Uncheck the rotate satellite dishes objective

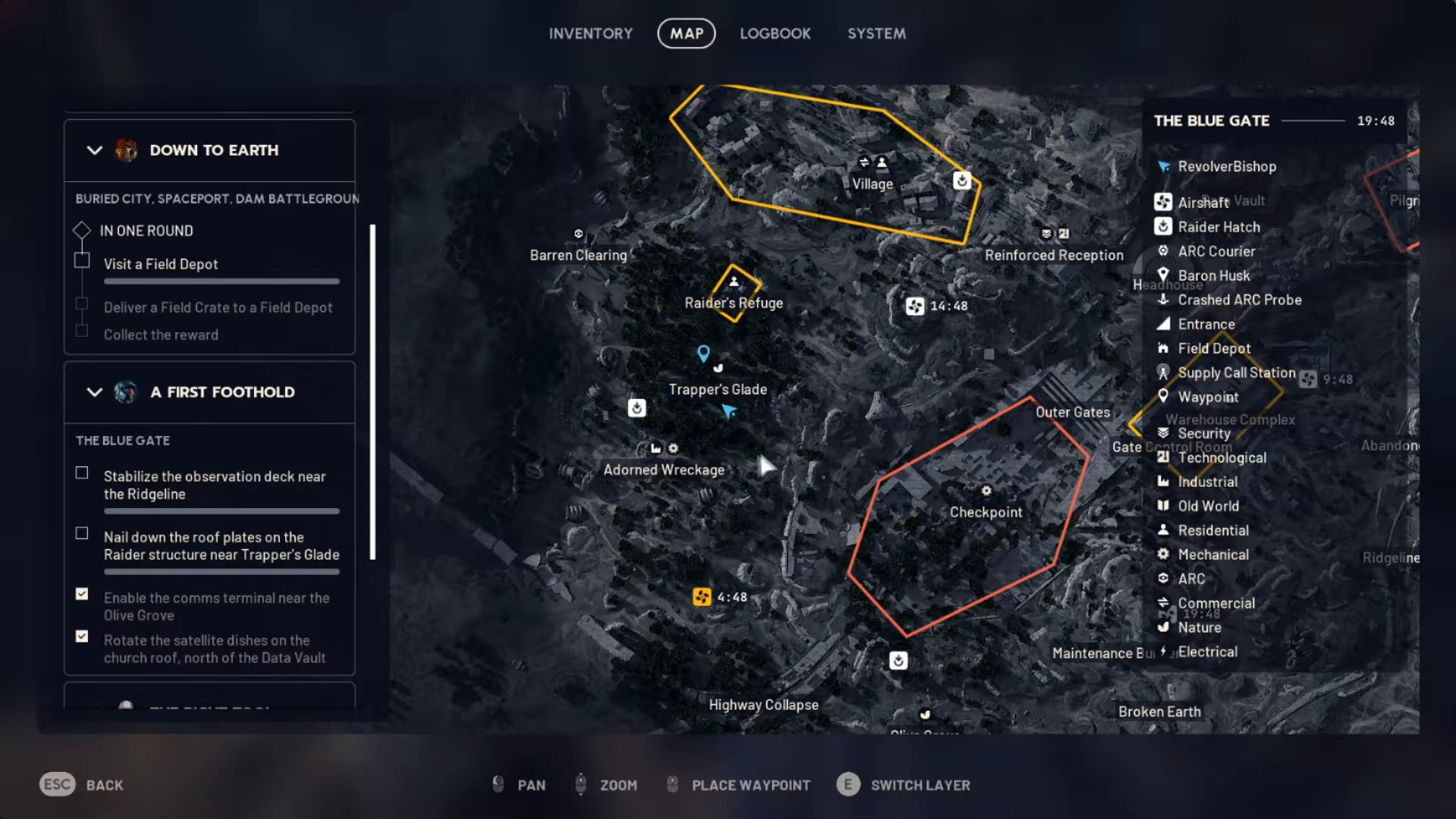point(81,637)
